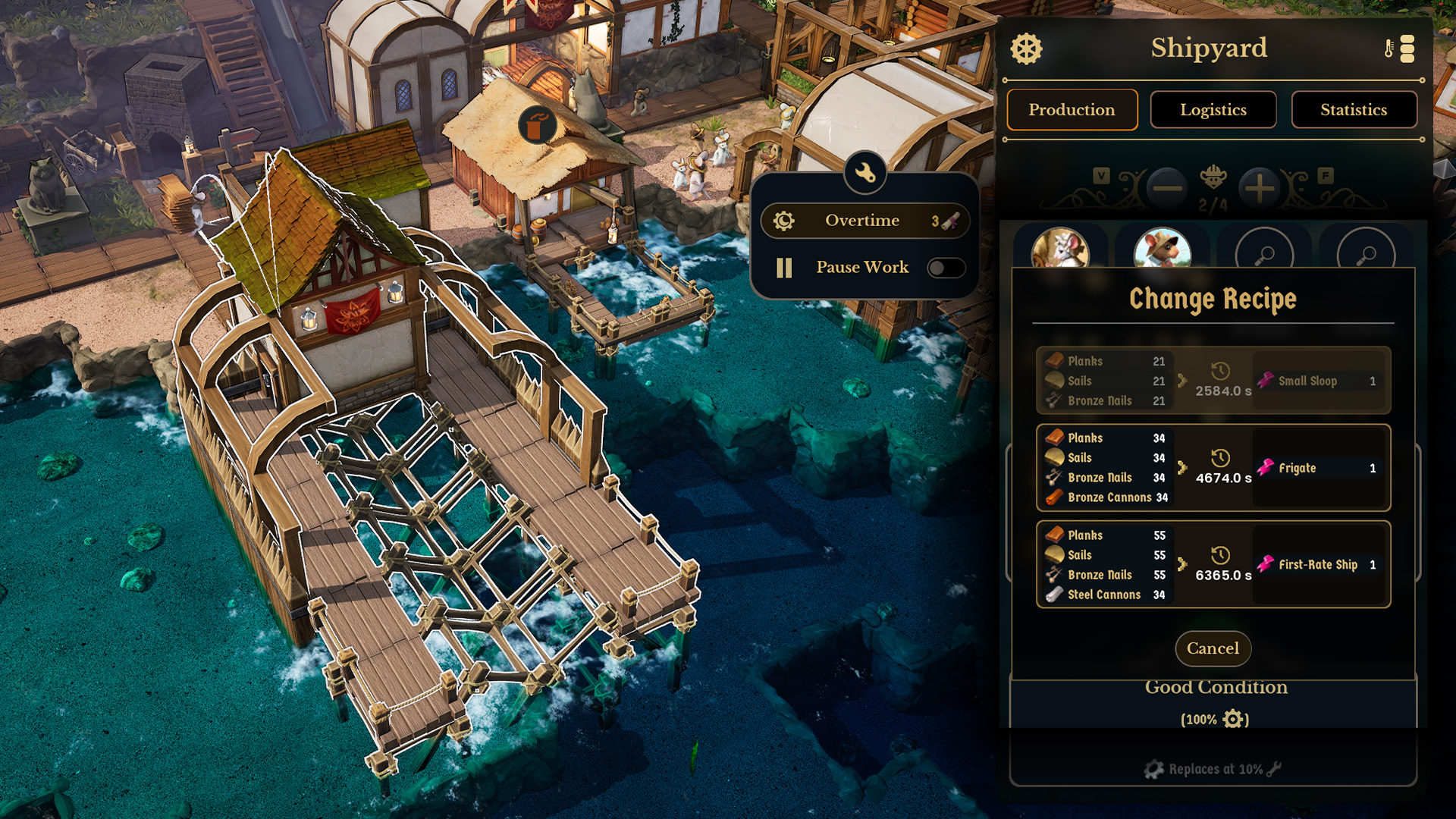The image size is (1456, 819).
Task: Switch to the Production tab
Action: [1072, 110]
